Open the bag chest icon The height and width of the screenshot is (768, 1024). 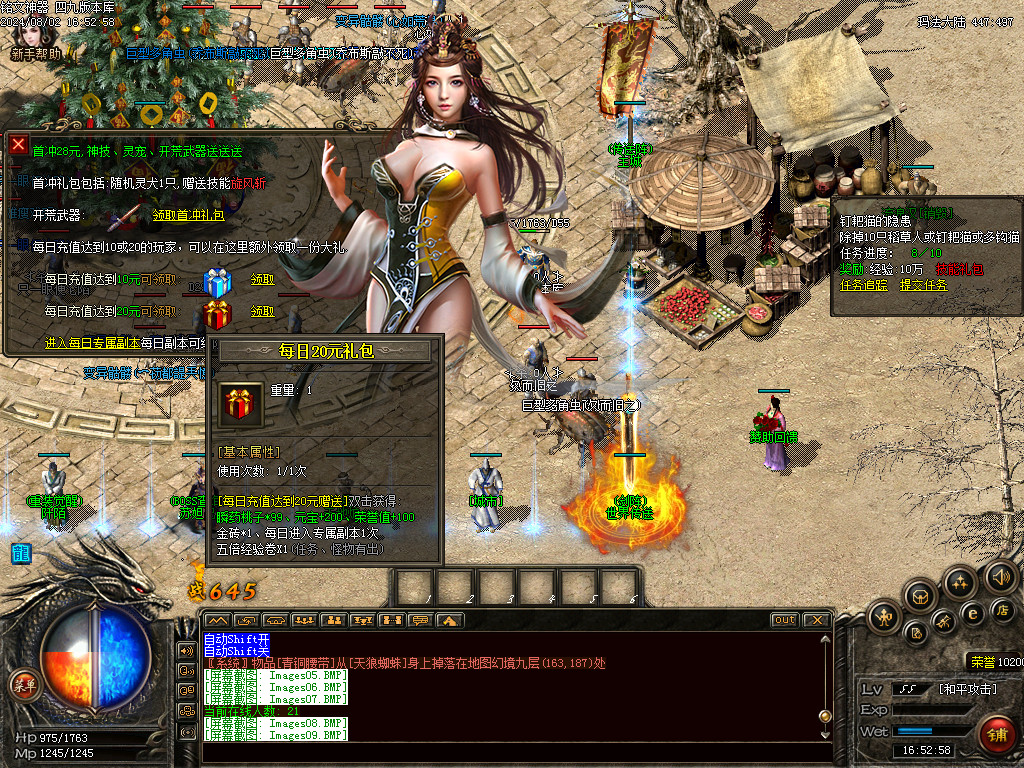point(920,596)
